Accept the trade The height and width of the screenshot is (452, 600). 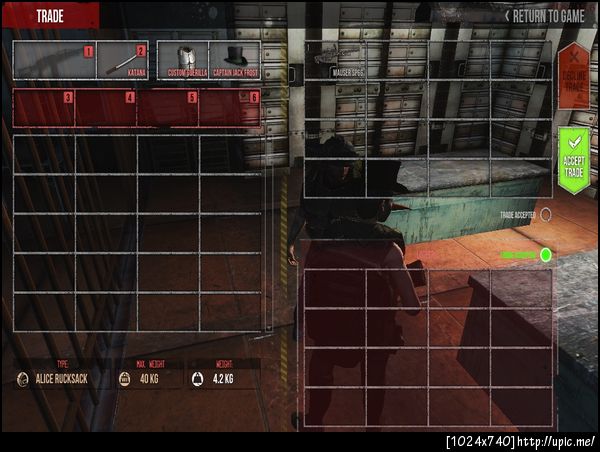[x=573, y=159]
